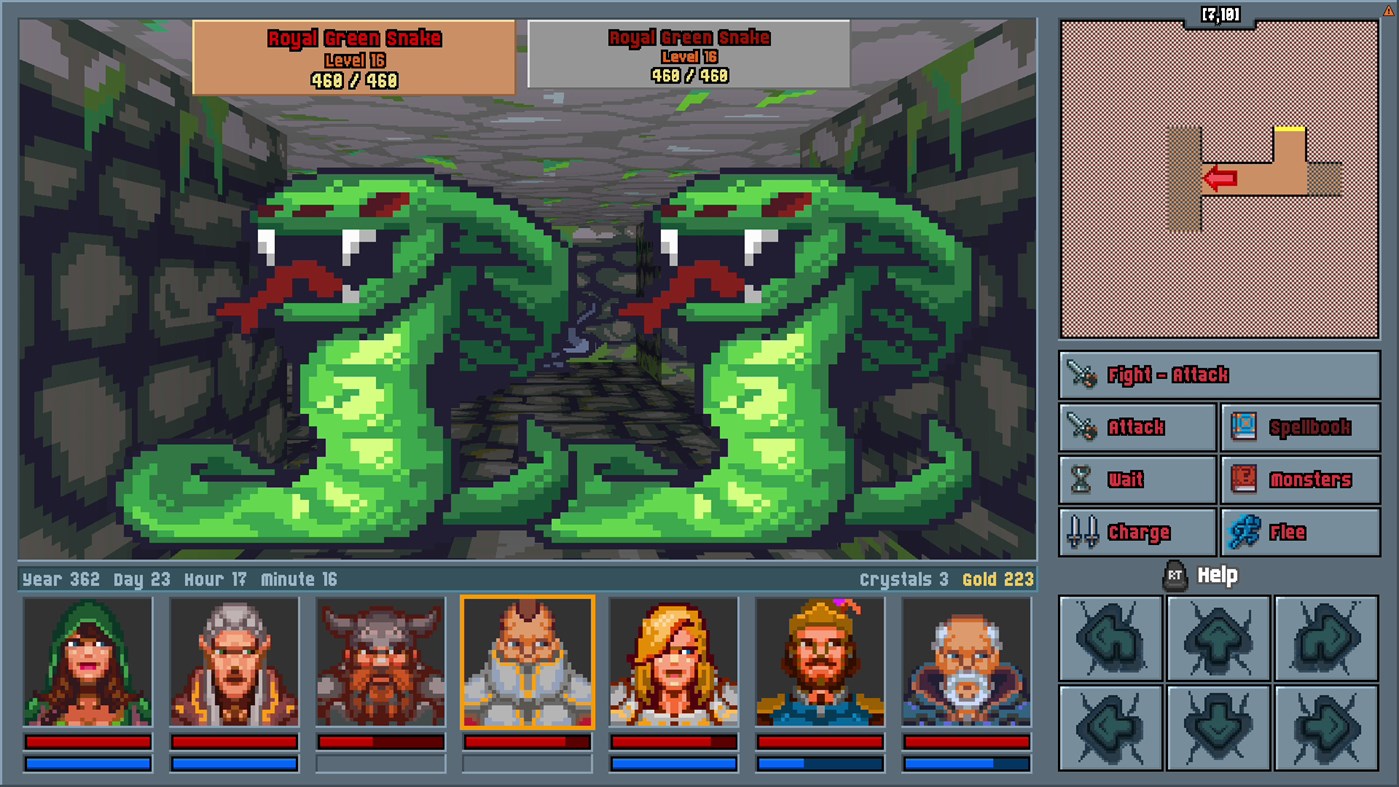Choose the Wait hourglass action

[1137, 479]
